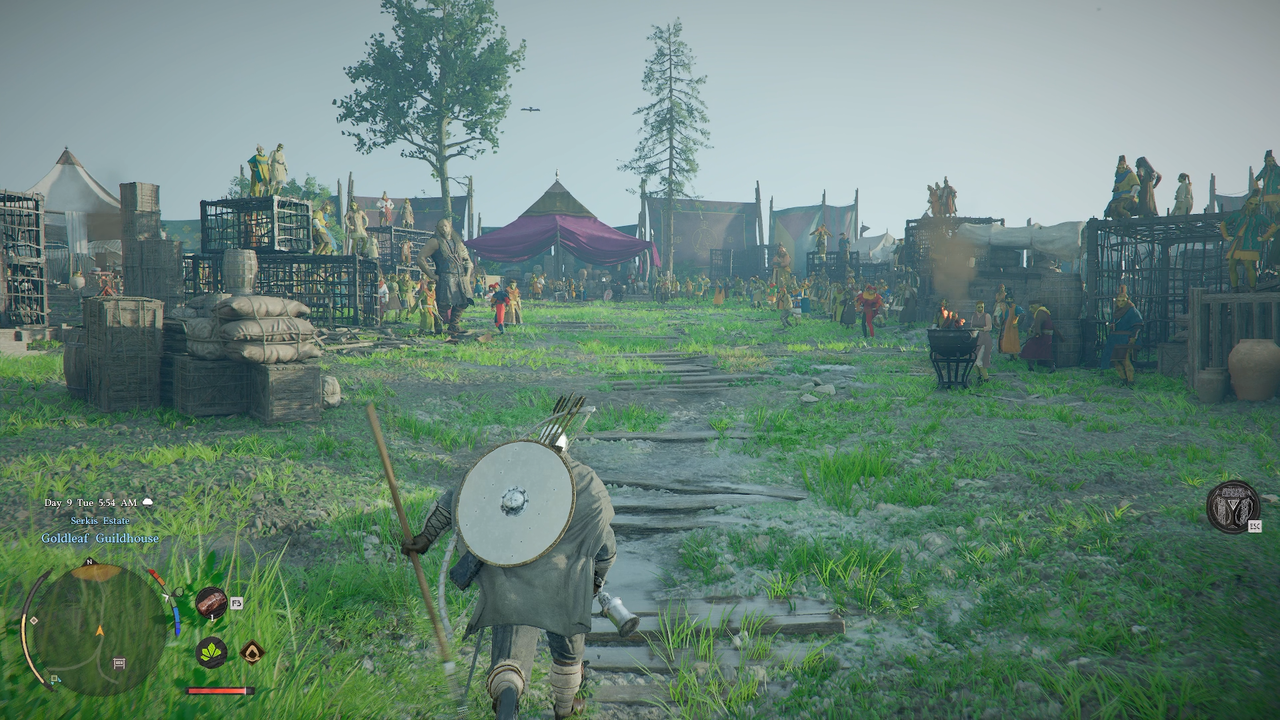
Task: Click the market stall marker on minimap
Action: (119, 663)
